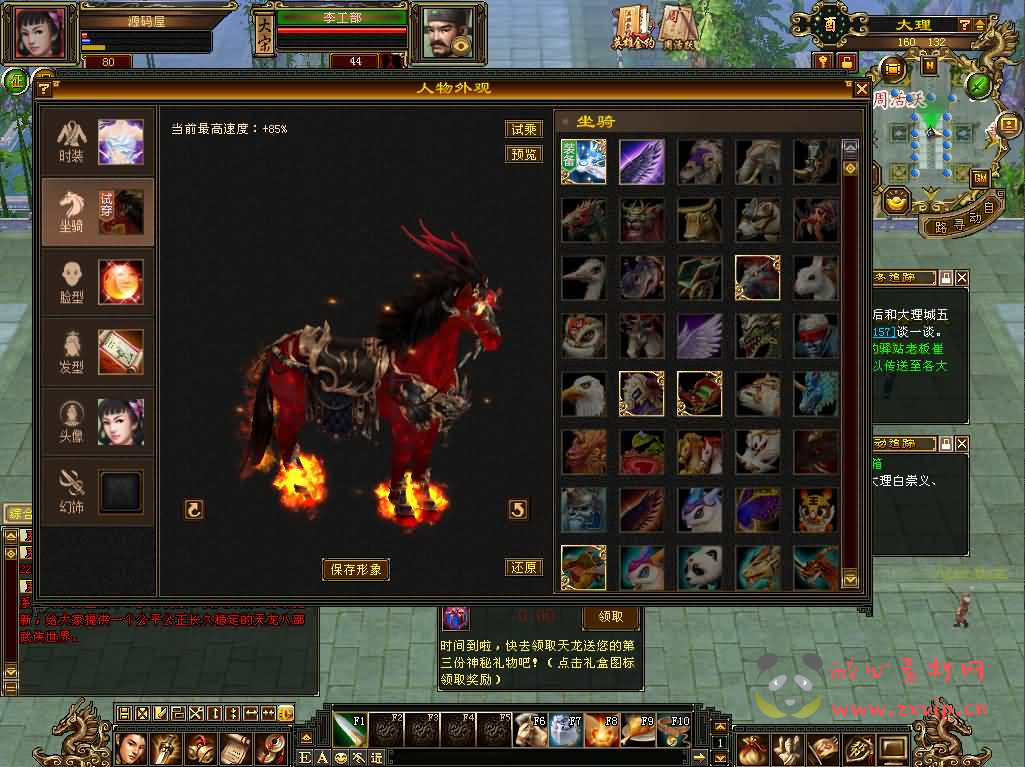Choose the orange tiger mount icon
The height and width of the screenshot is (767, 1025).
pos(816,510)
